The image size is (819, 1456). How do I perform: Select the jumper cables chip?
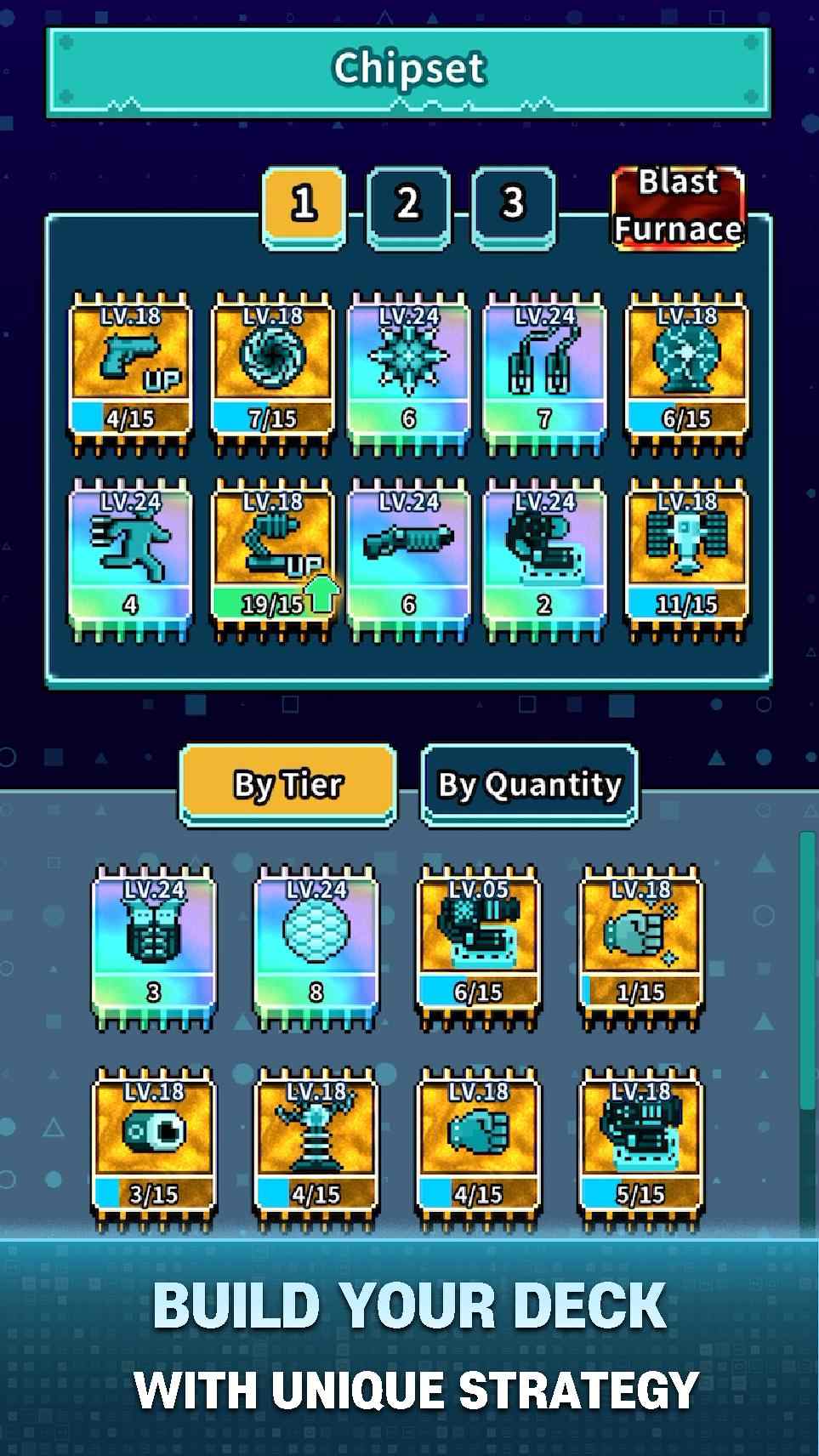click(544, 372)
